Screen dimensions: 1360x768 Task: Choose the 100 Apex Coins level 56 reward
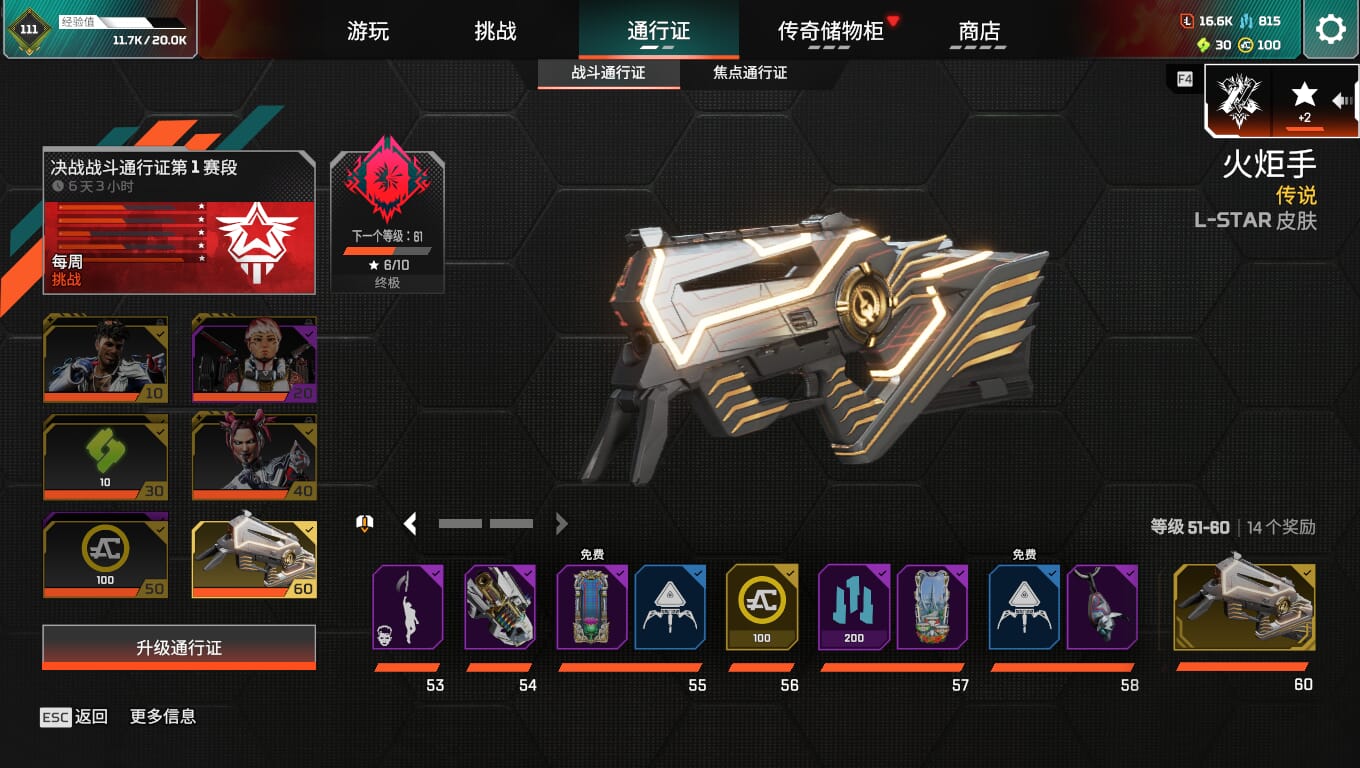762,607
